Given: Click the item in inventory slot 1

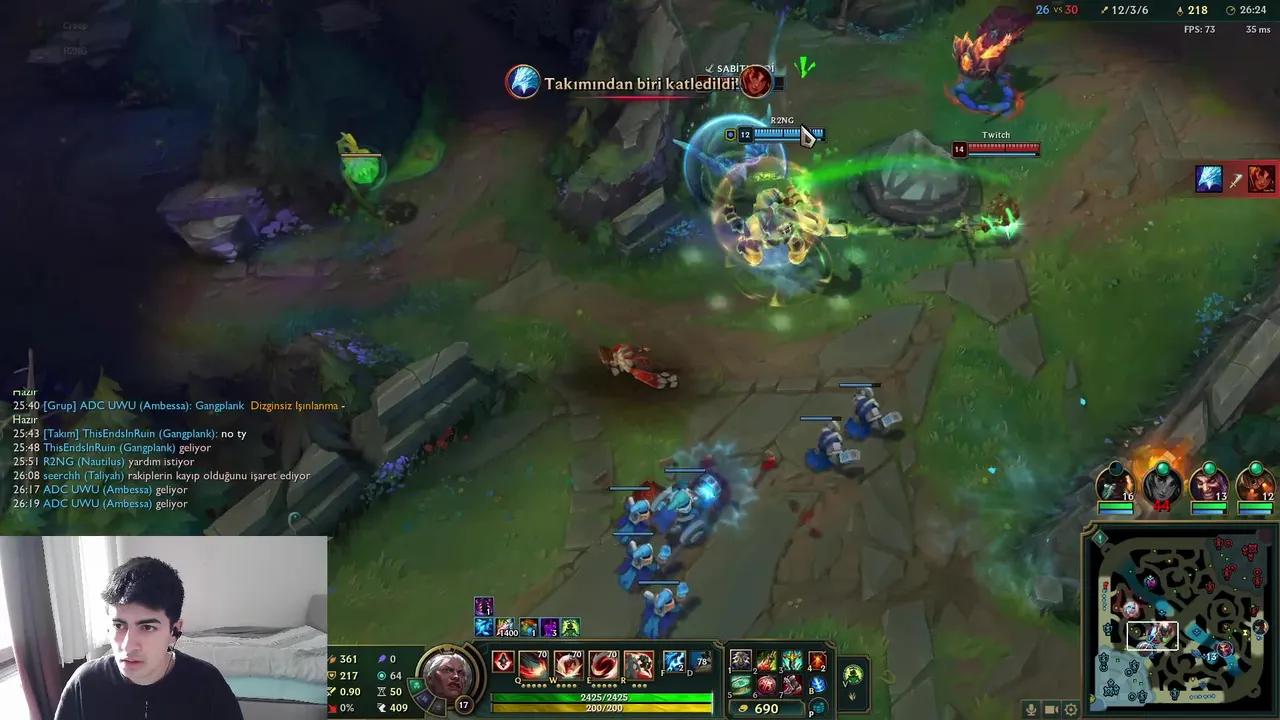Looking at the screenshot, I should point(739,662).
